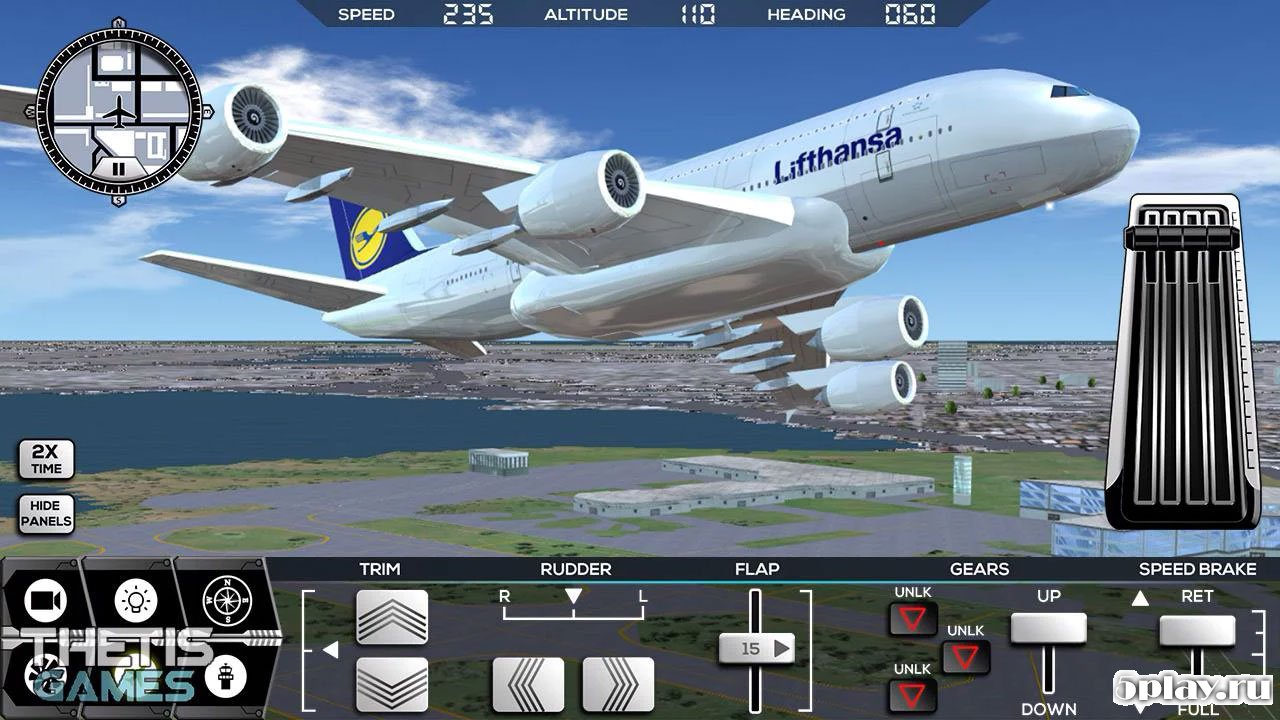Screen dimensions: 1280x720
Task: Tap the trim up chevron button
Action: coord(392,616)
